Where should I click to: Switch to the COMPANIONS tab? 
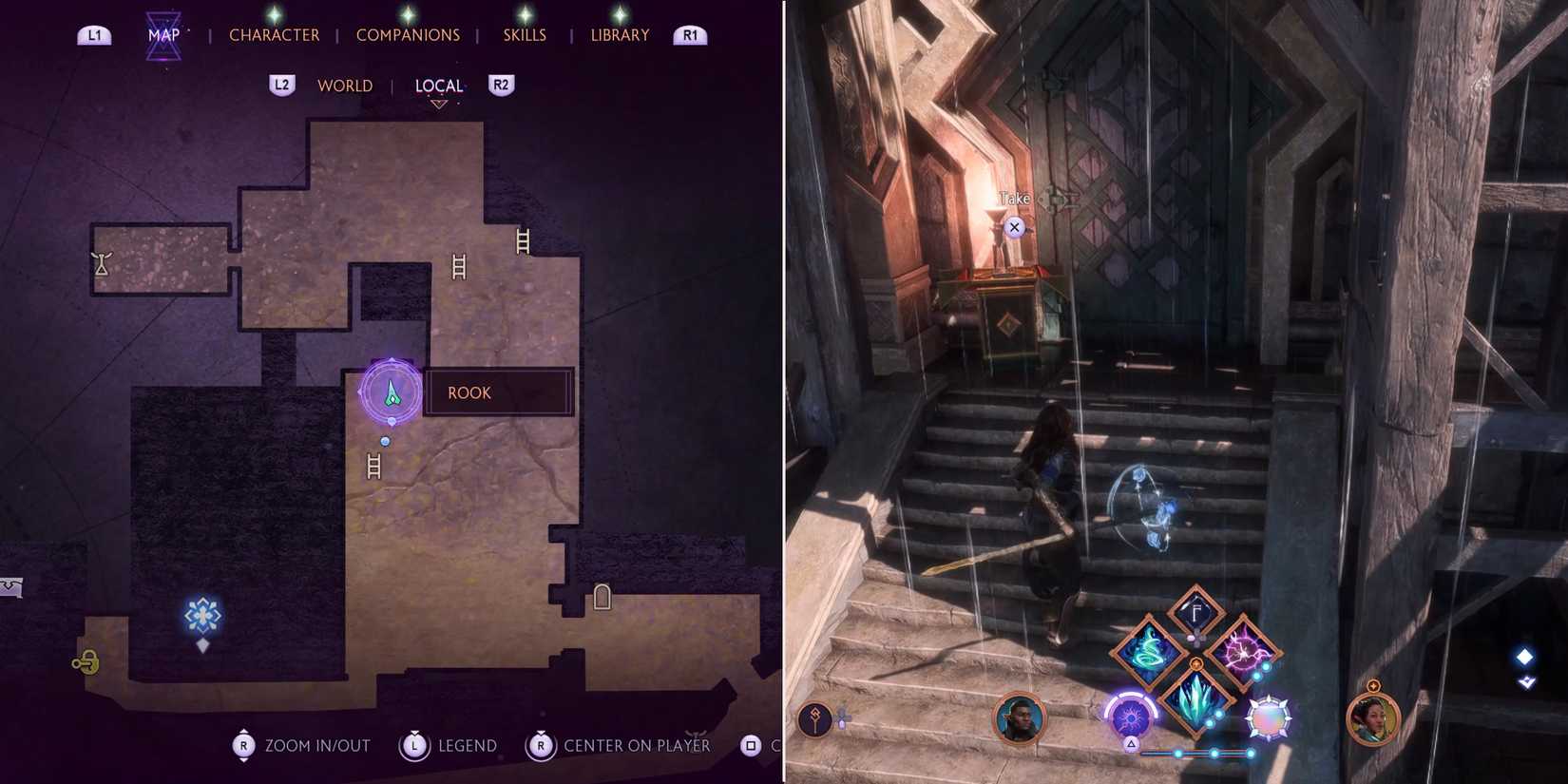[408, 34]
